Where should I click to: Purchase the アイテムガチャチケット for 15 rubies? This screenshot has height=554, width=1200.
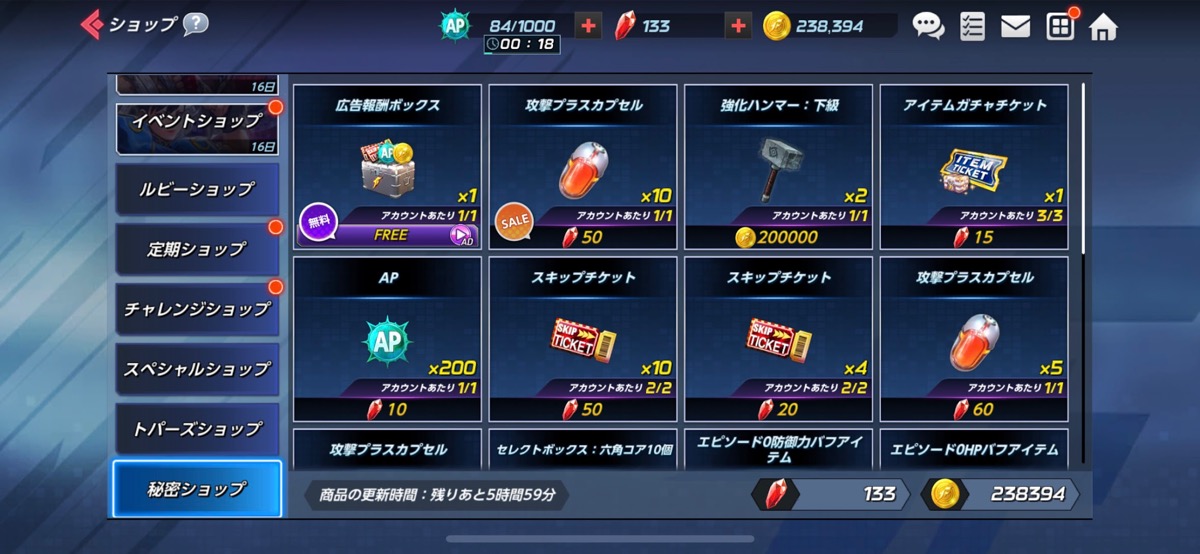(x=973, y=237)
